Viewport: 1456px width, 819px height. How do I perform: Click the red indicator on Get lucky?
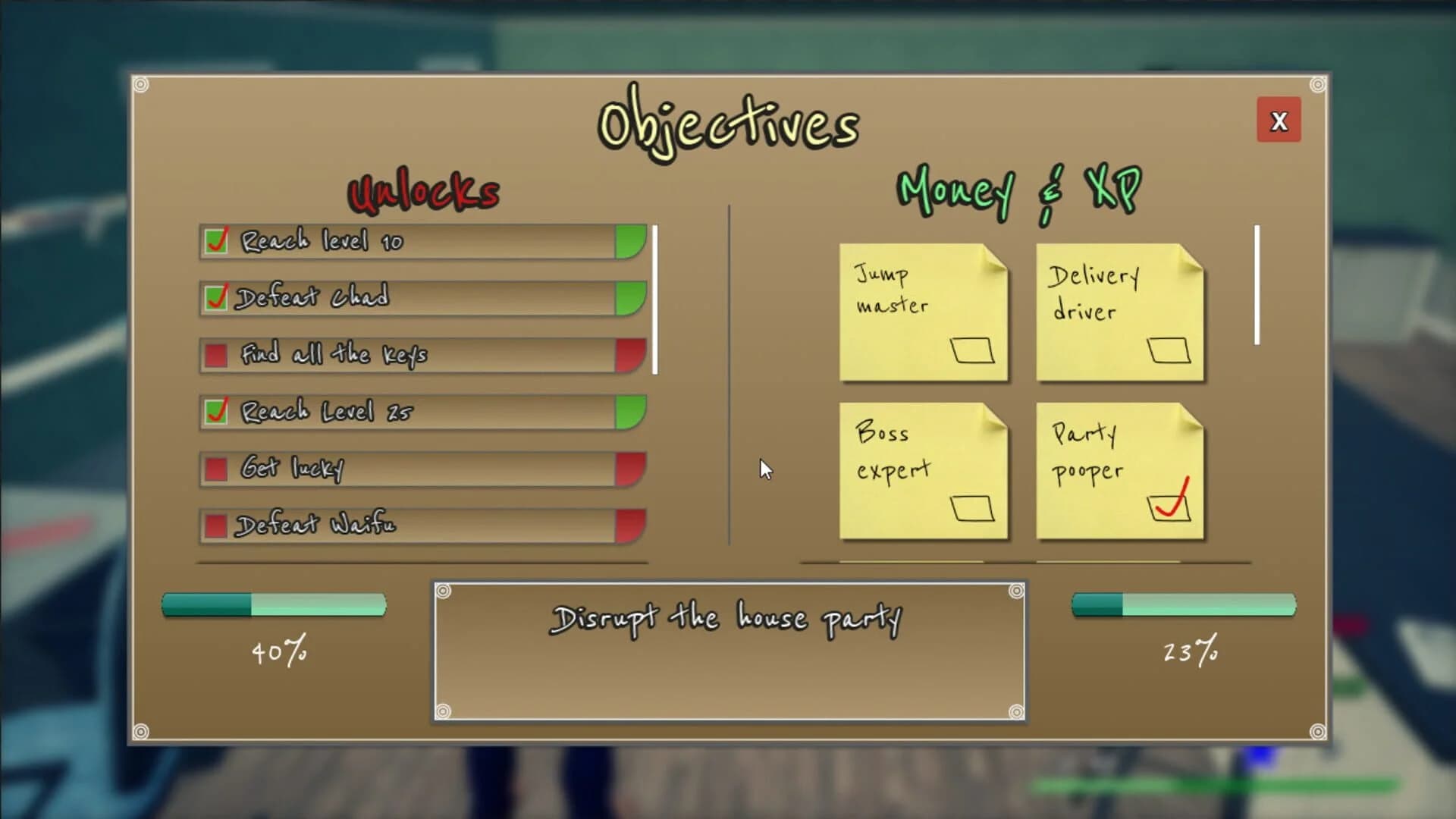(631, 469)
